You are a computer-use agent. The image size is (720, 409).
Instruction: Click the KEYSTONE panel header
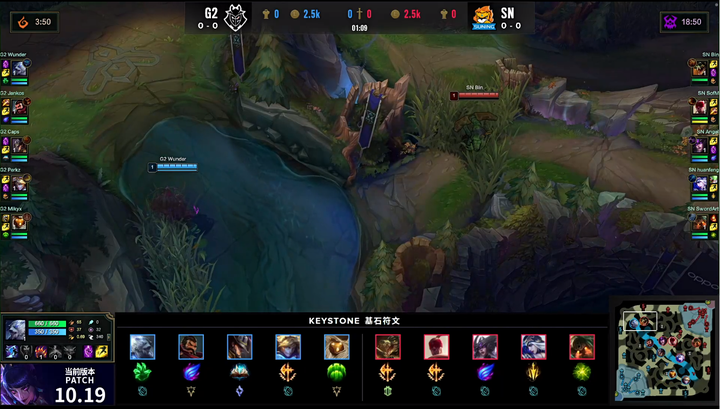(x=360, y=322)
